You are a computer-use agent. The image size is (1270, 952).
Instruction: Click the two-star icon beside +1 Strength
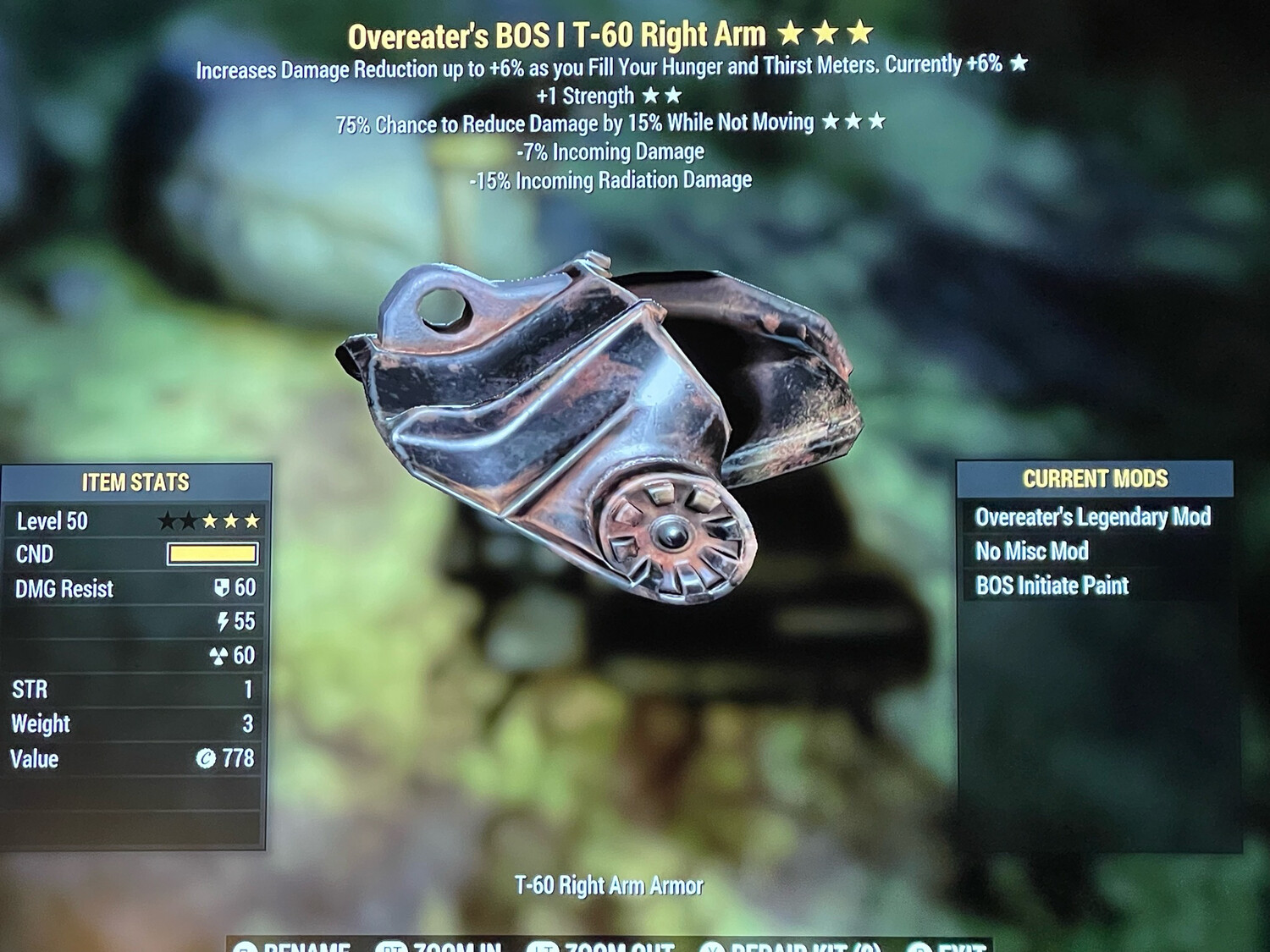point(664,95)
